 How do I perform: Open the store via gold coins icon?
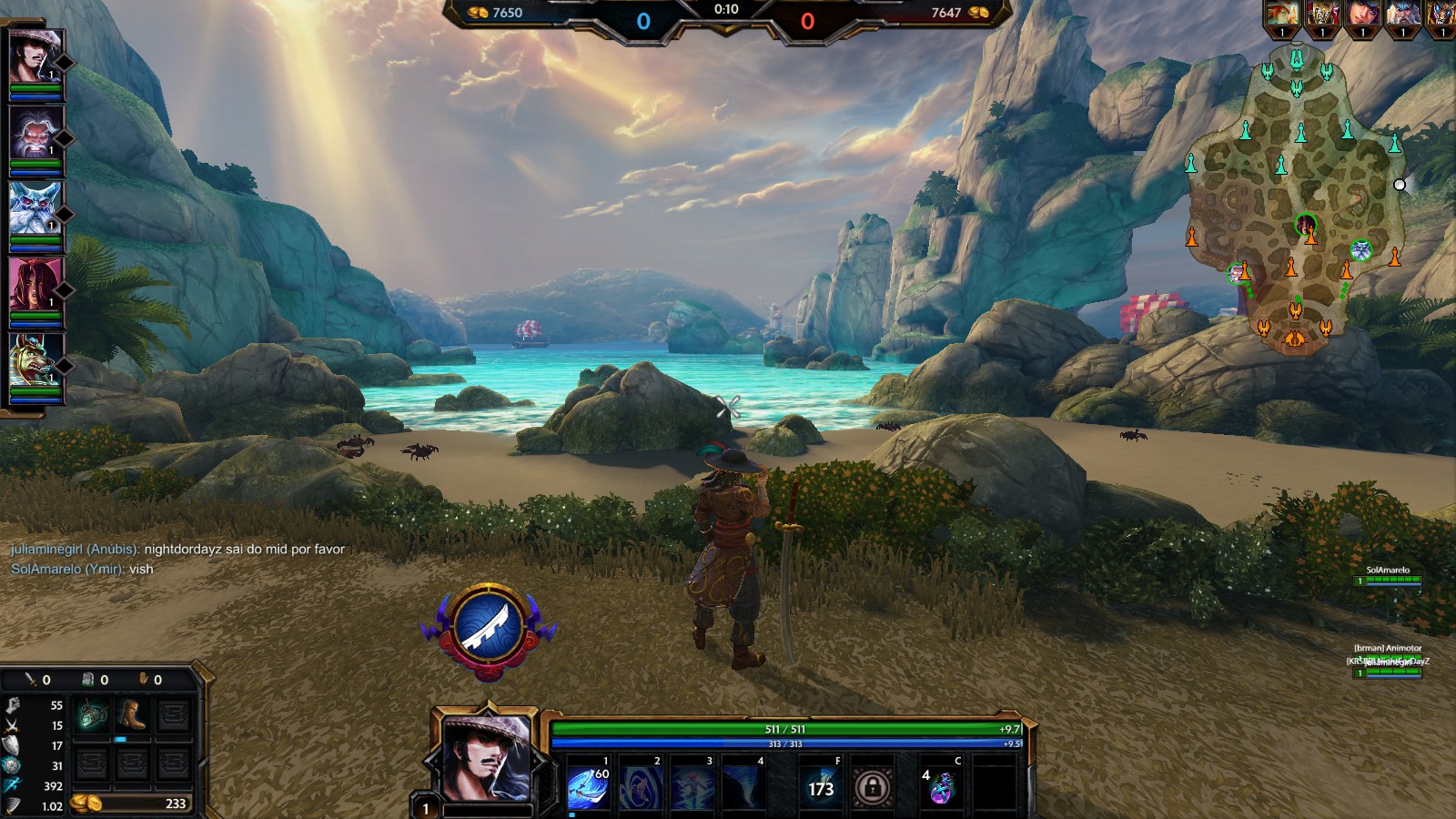click(87, 804)
